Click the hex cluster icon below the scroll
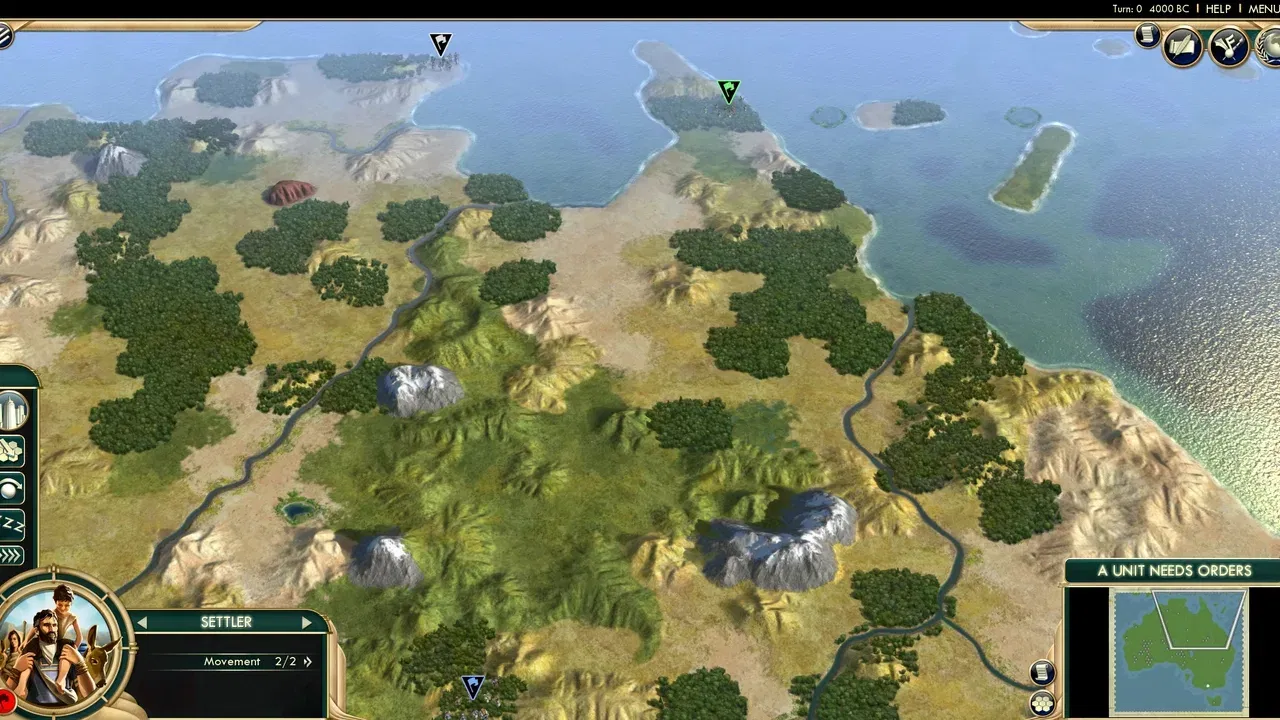 pos(1041,702)
